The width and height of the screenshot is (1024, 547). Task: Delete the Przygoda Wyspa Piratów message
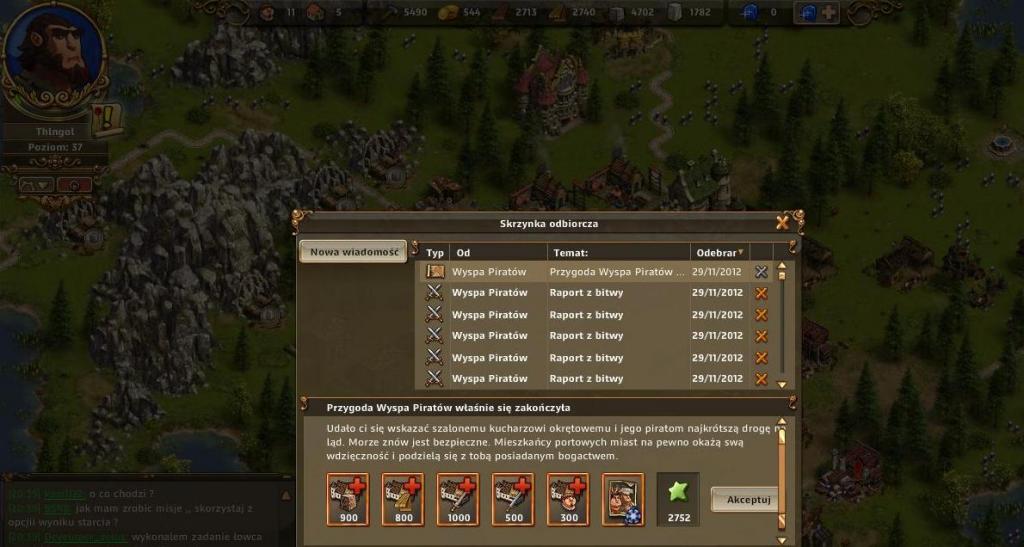click(x=761, y=271)
